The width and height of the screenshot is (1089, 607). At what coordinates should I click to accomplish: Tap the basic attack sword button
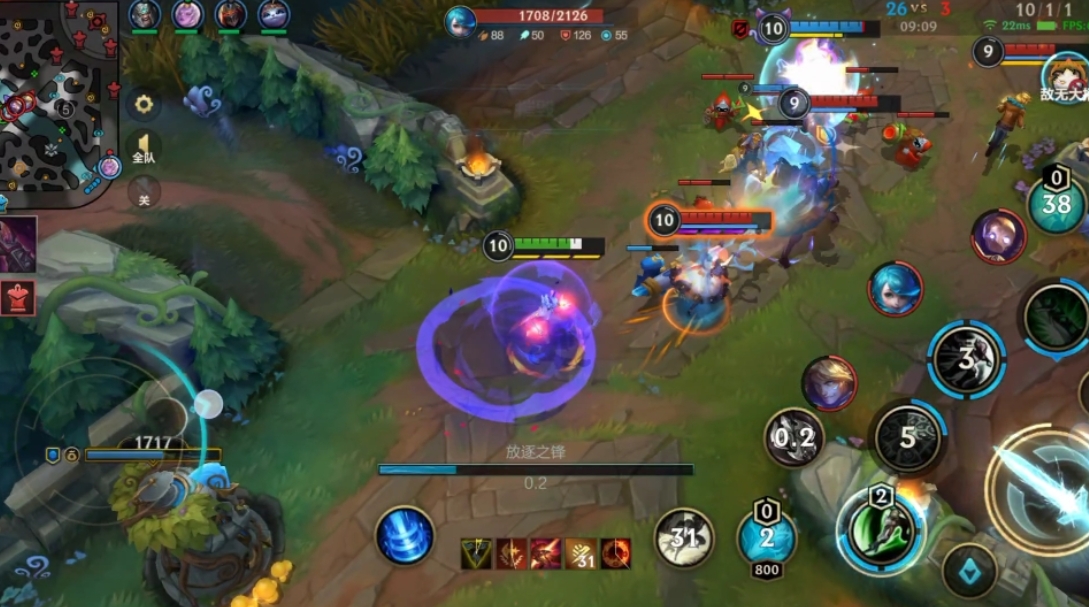1040,487
